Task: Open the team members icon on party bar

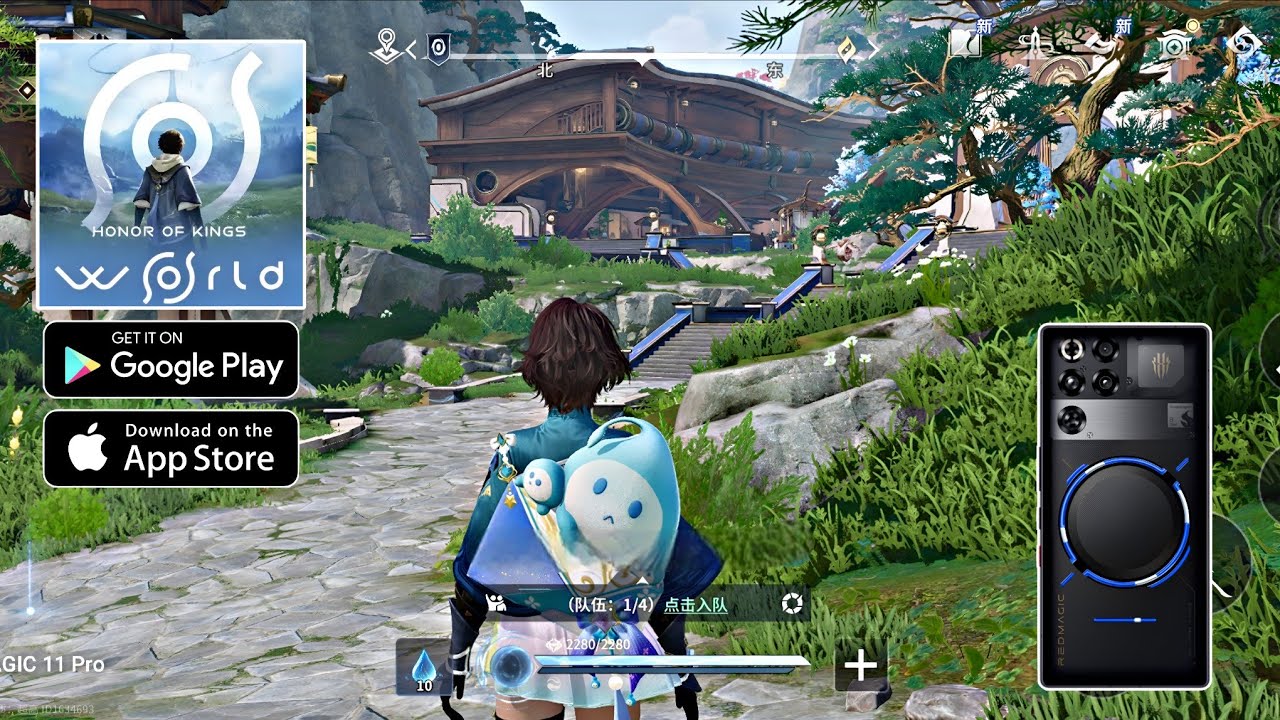Action: [x=496, y=603]
